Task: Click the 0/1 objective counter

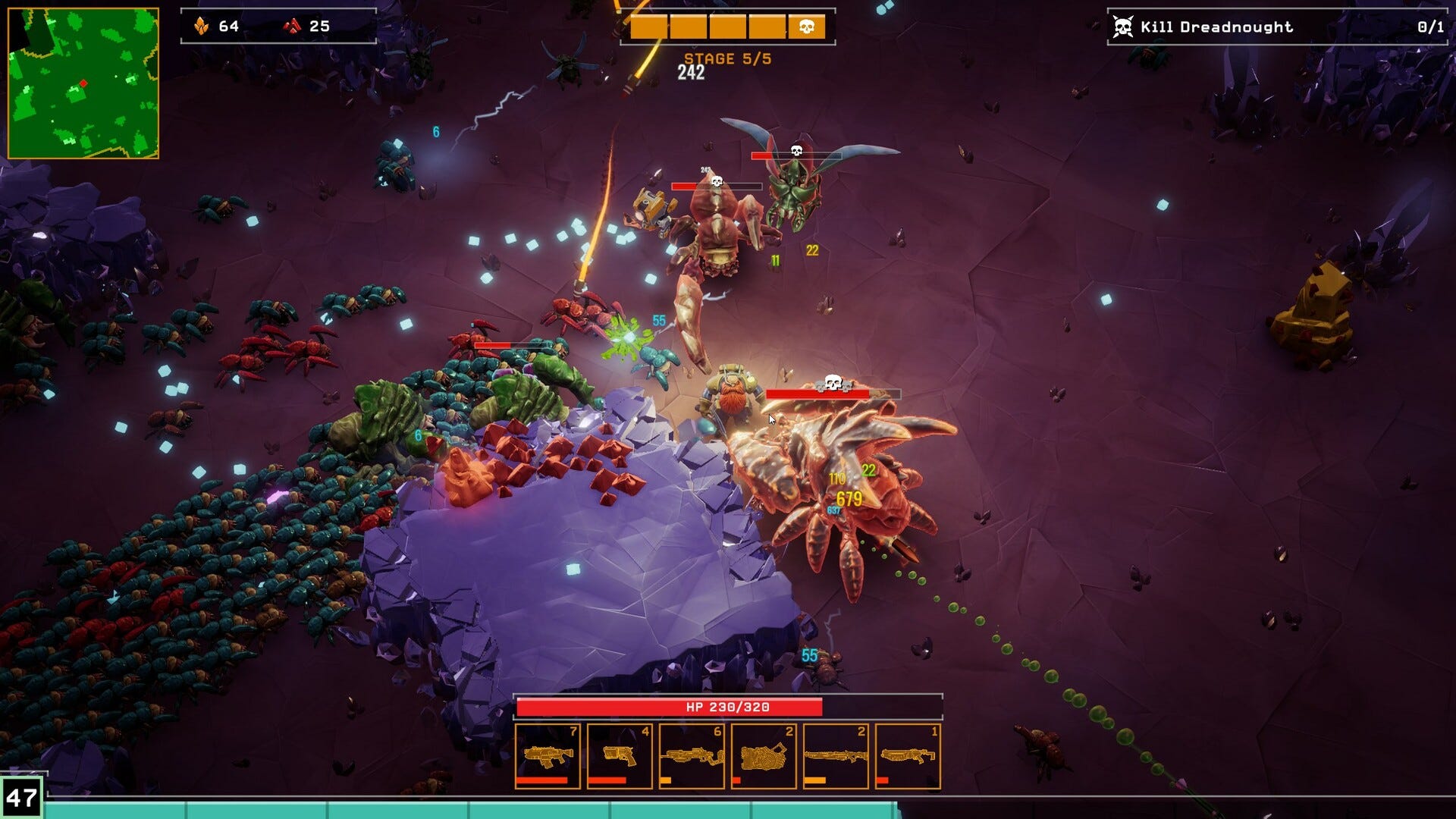Action: [1431, 26]
